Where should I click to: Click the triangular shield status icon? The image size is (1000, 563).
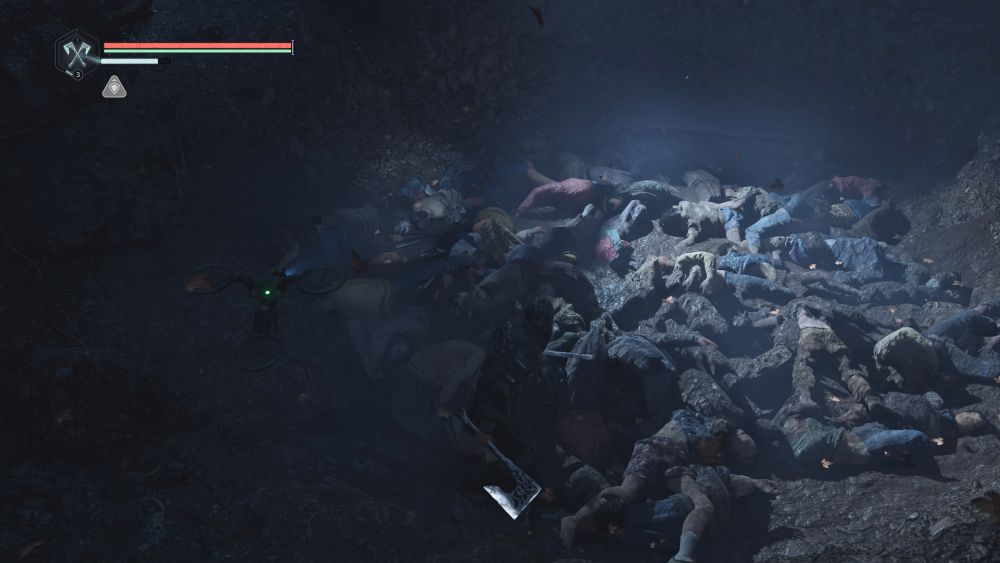pos(113,87)
